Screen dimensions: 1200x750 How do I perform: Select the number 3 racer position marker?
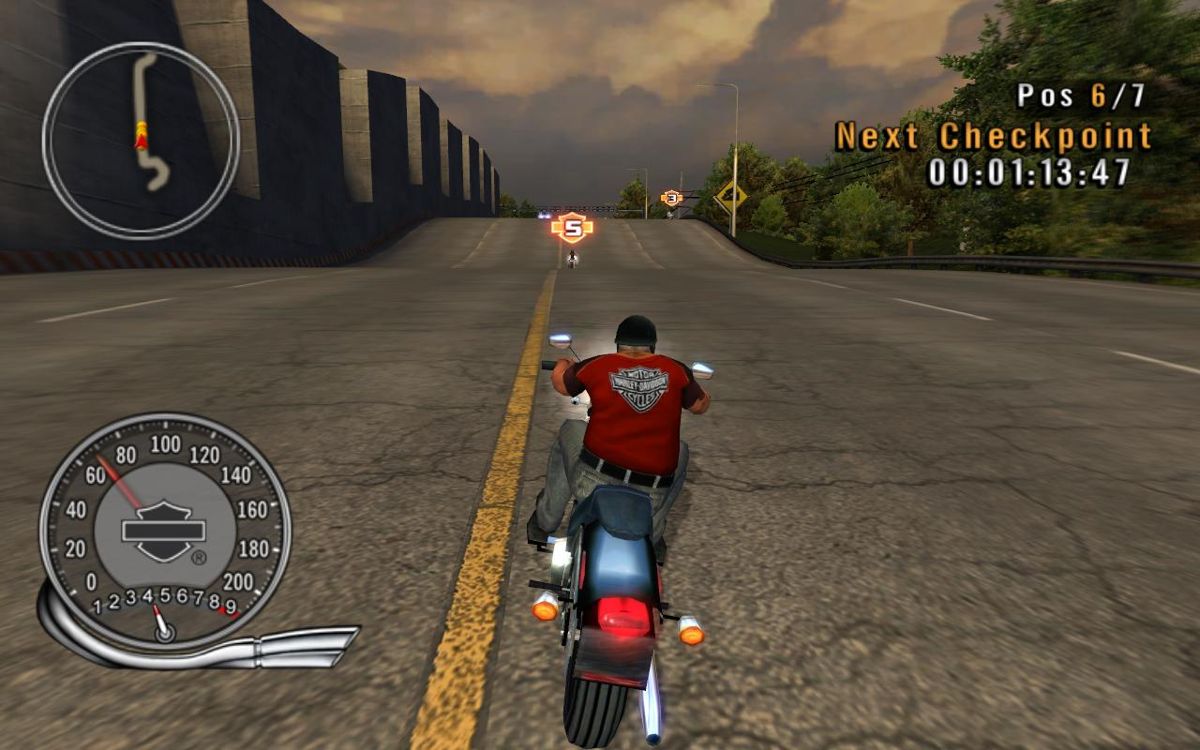[x=672, y=198]
